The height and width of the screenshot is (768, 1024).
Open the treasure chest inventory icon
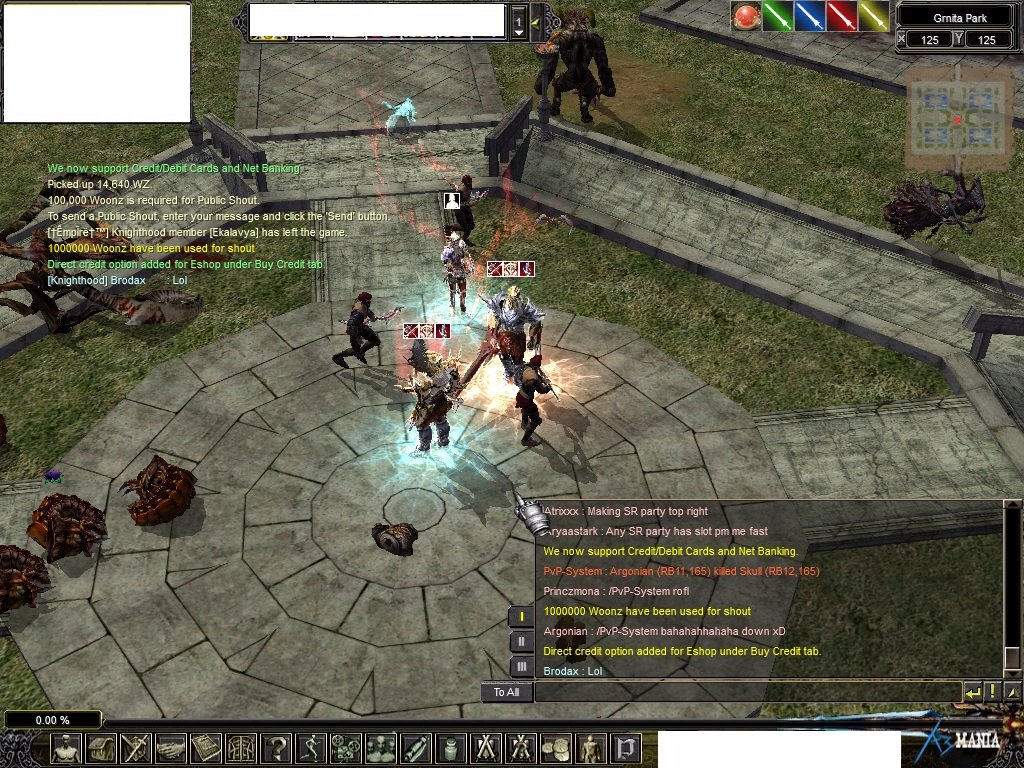(x=101, y=748)
